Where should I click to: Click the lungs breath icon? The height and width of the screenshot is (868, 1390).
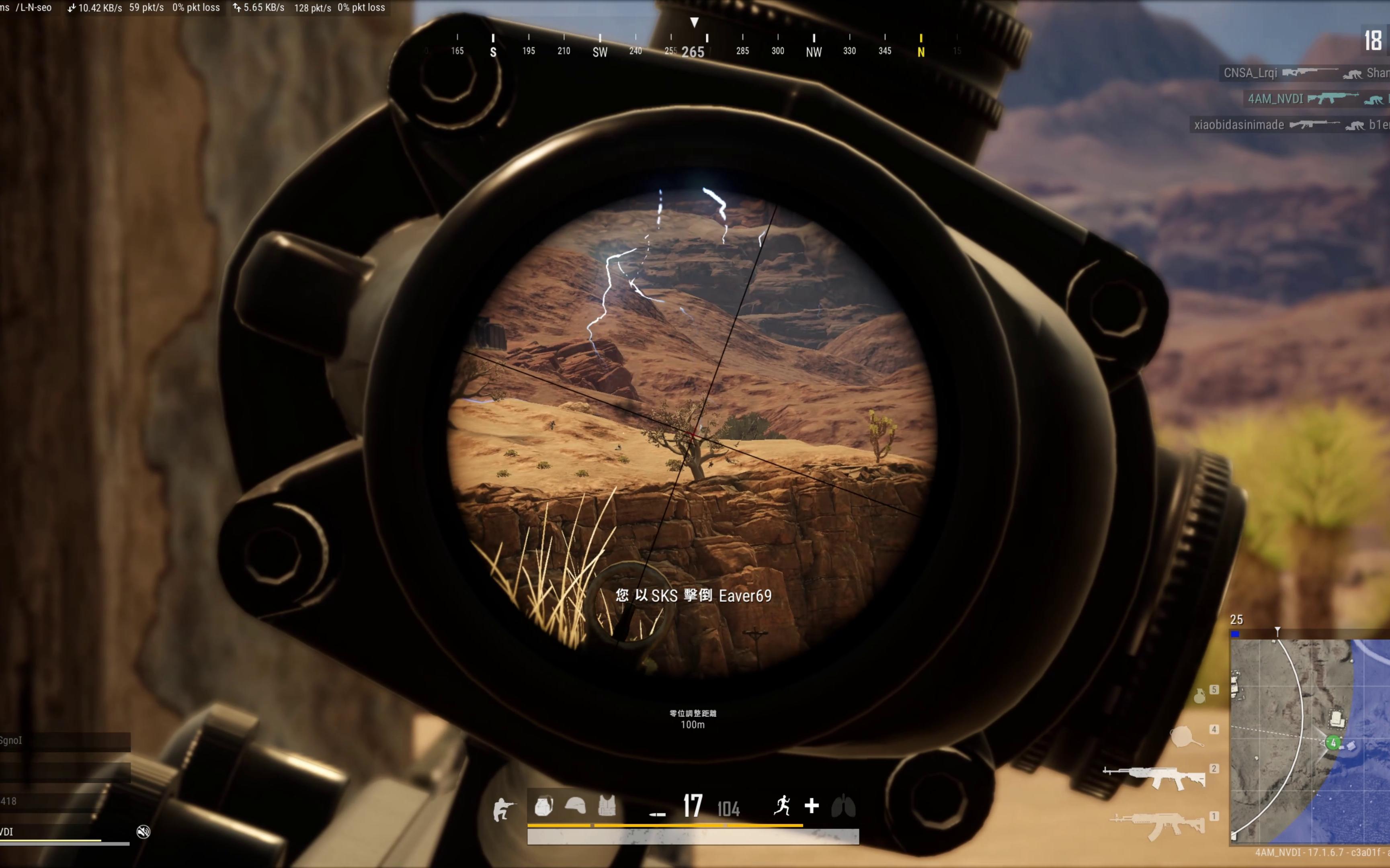pyautogui.click(x=843, y=806)
